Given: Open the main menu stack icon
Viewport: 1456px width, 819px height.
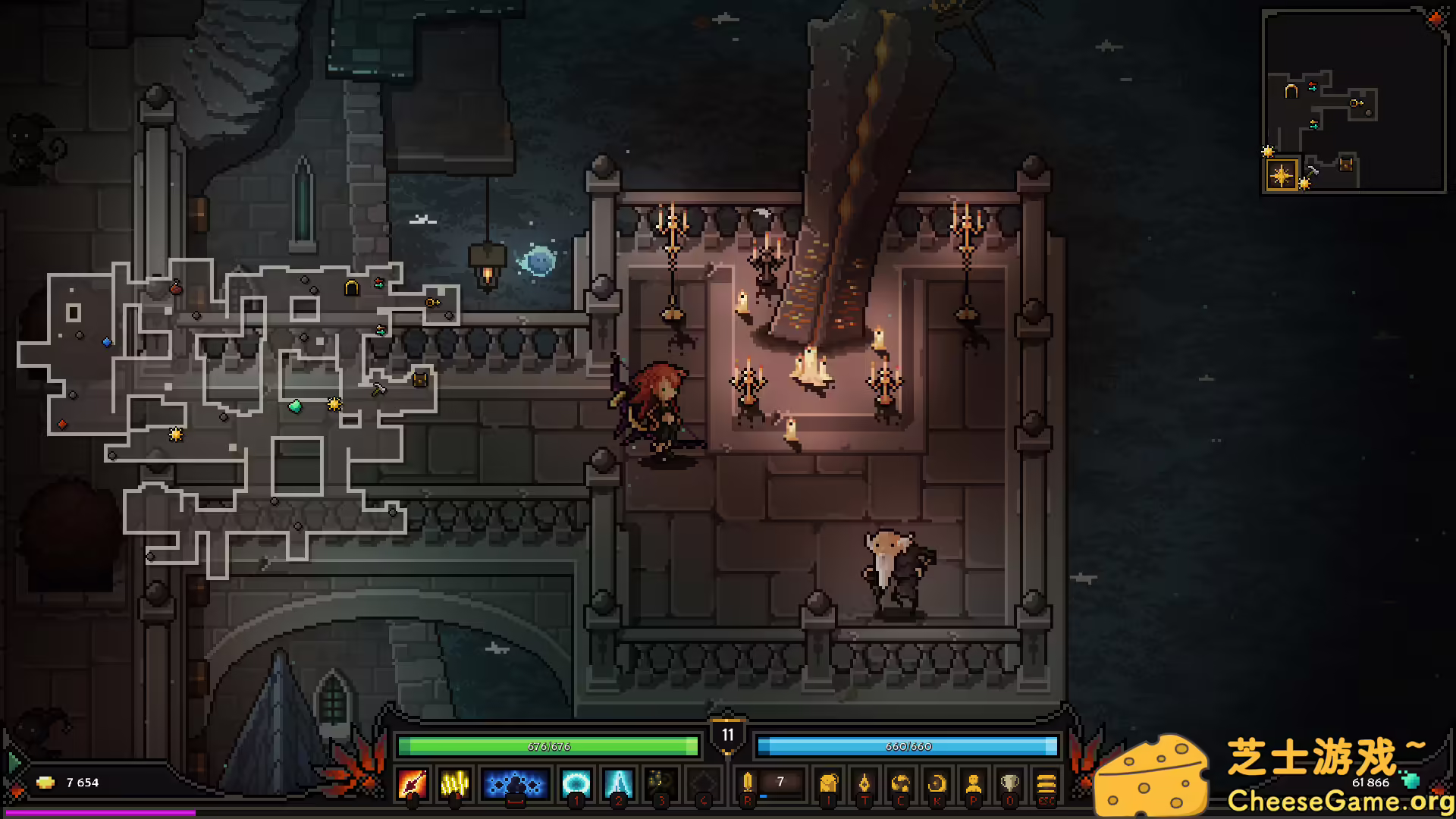Looking at the screenshot, I should point(1046,783).
